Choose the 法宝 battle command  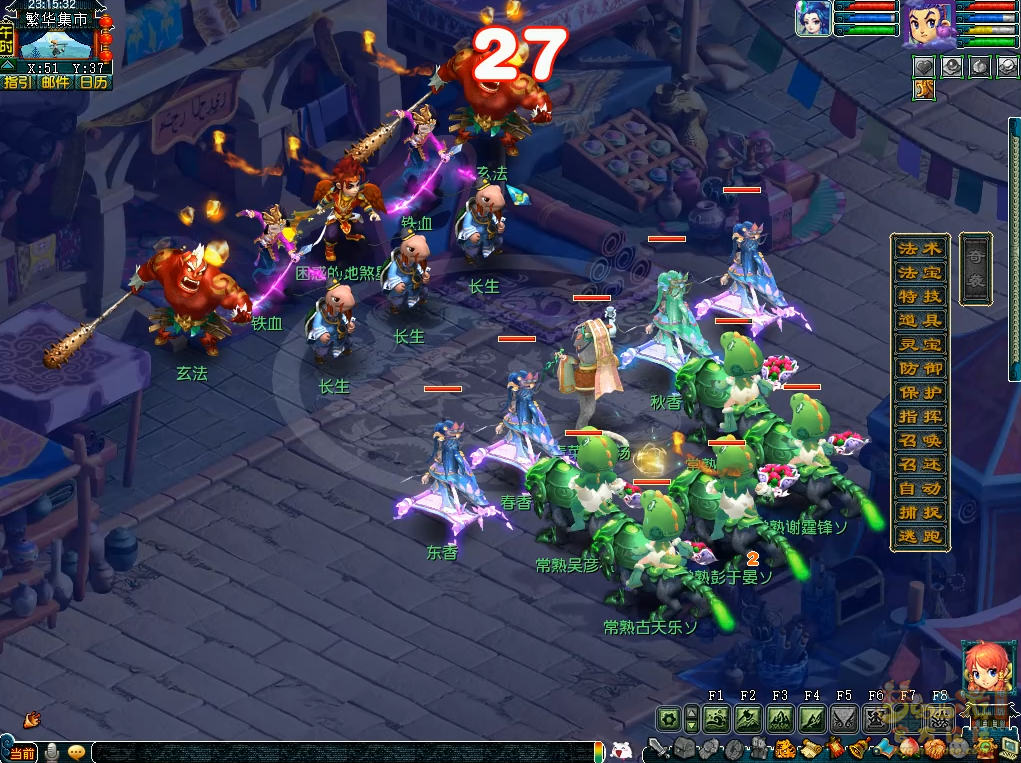tap(919, 272)
